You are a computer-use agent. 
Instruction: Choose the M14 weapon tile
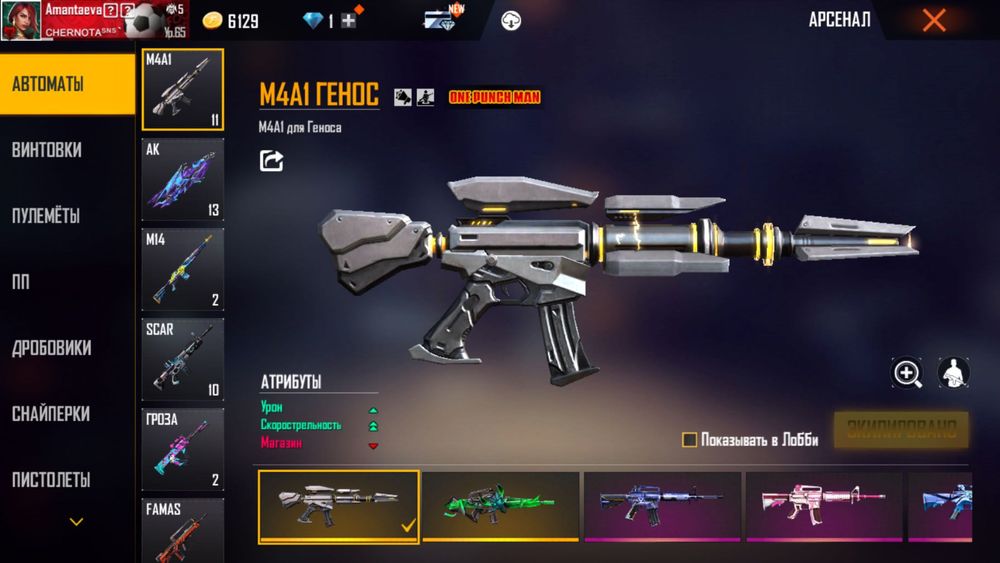182,270
